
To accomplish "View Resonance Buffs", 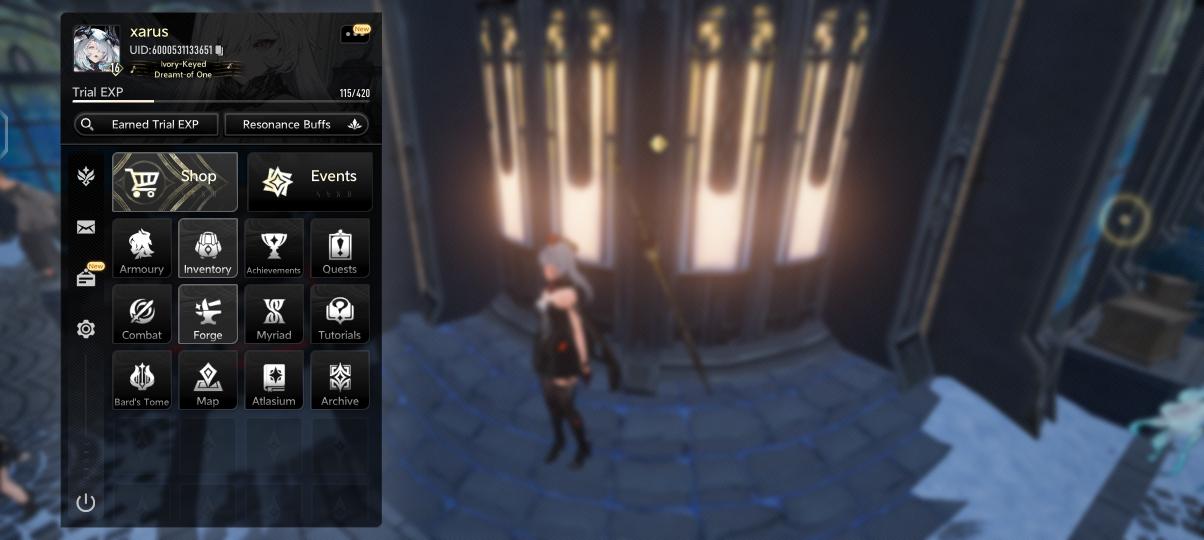I will (x=296, y=124).
